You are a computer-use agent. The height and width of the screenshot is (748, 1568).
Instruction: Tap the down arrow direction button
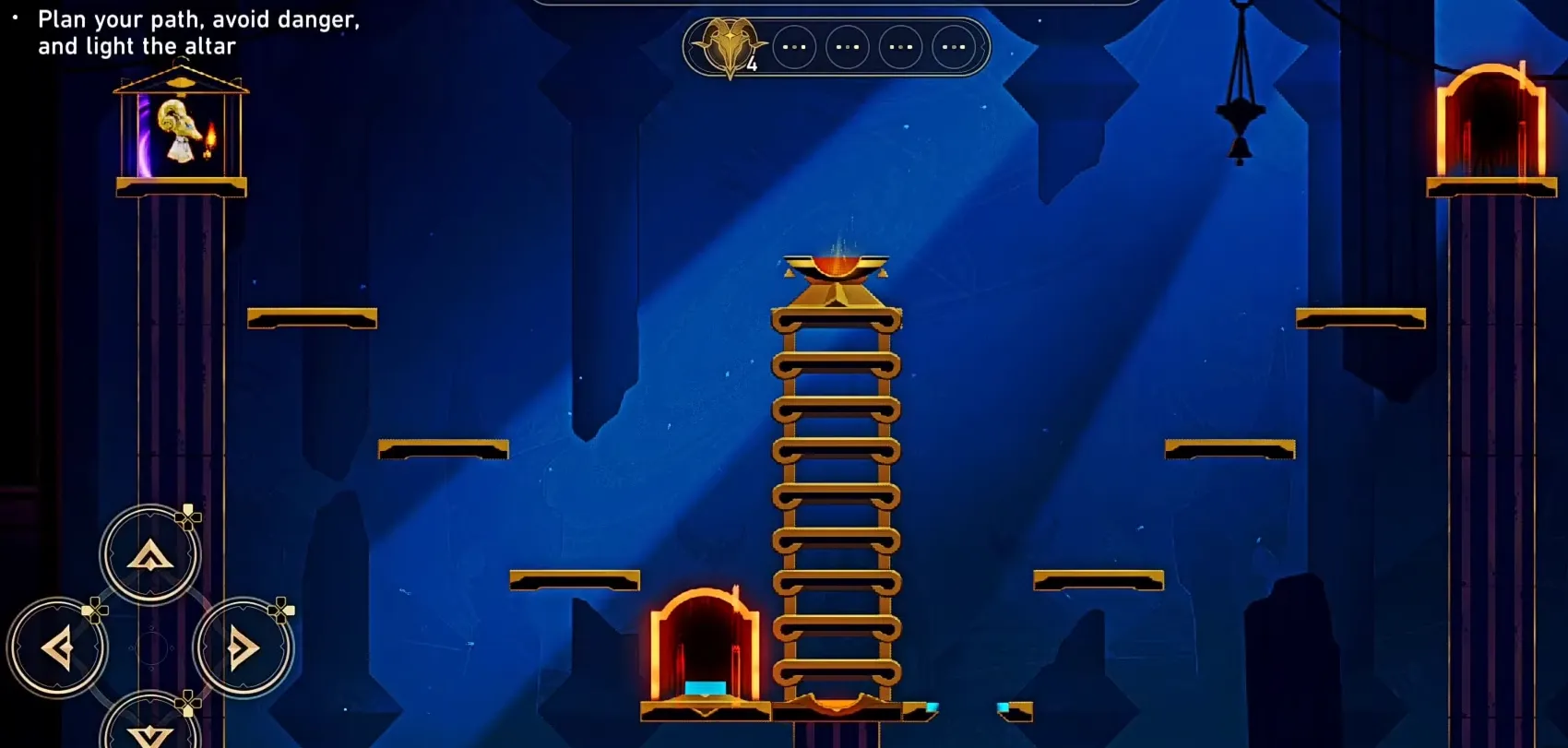pyautogui.click(x=149, y=730)
